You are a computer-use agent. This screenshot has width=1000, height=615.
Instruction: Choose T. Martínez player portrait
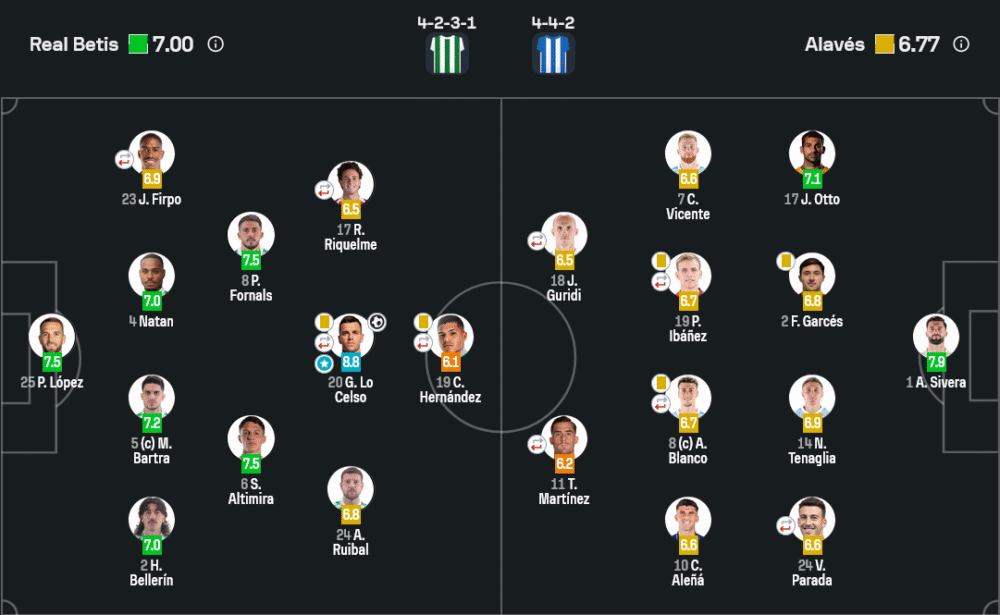click(x=565, y=438)
